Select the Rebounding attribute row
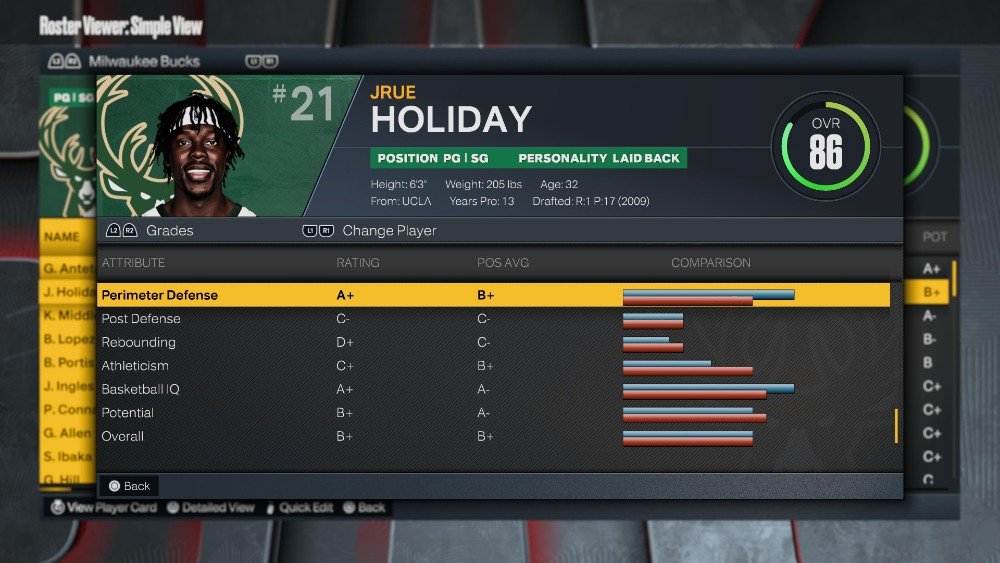 (x=493, y=342)
